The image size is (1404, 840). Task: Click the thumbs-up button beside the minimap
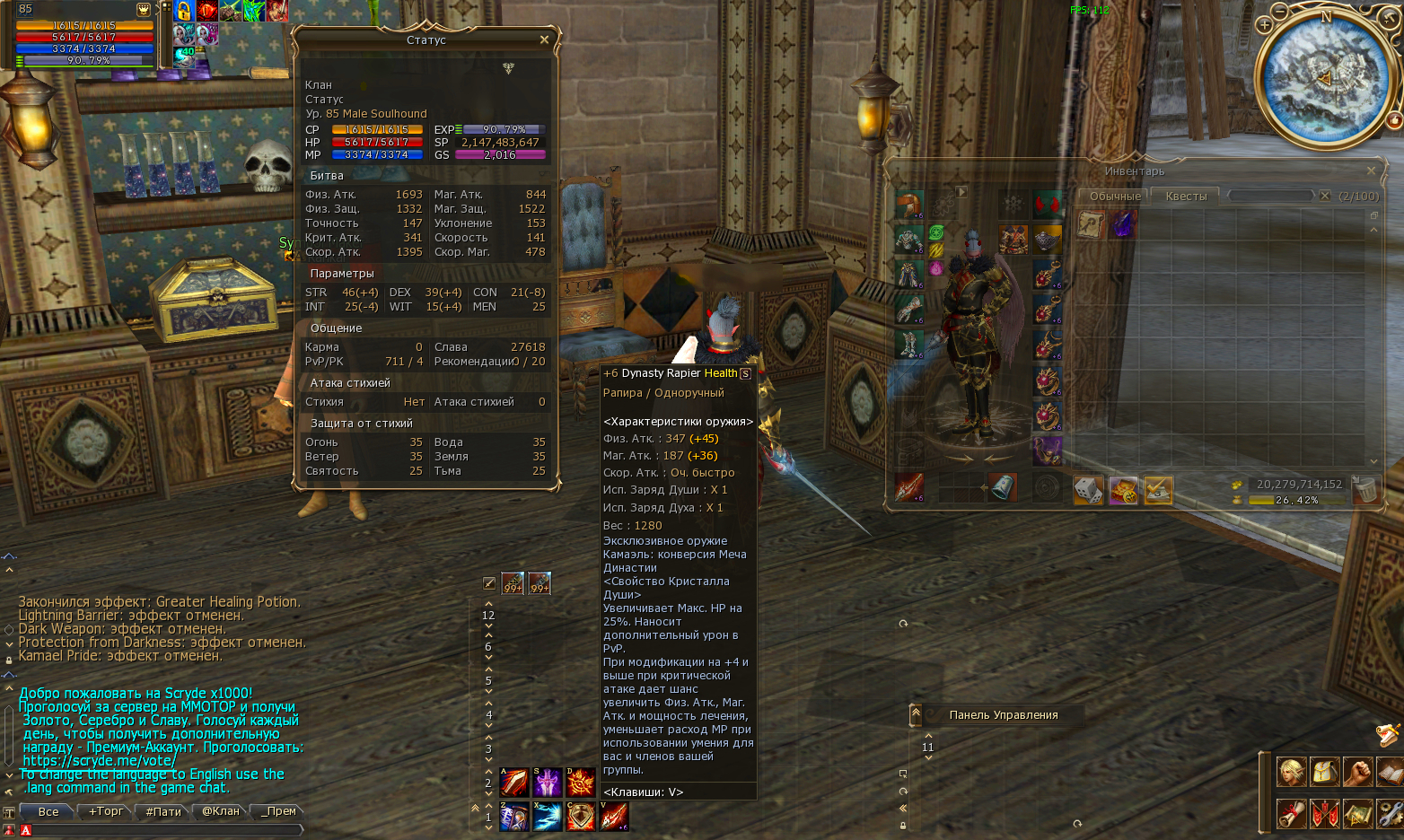pyautogui.click(x=1394, y=119)
